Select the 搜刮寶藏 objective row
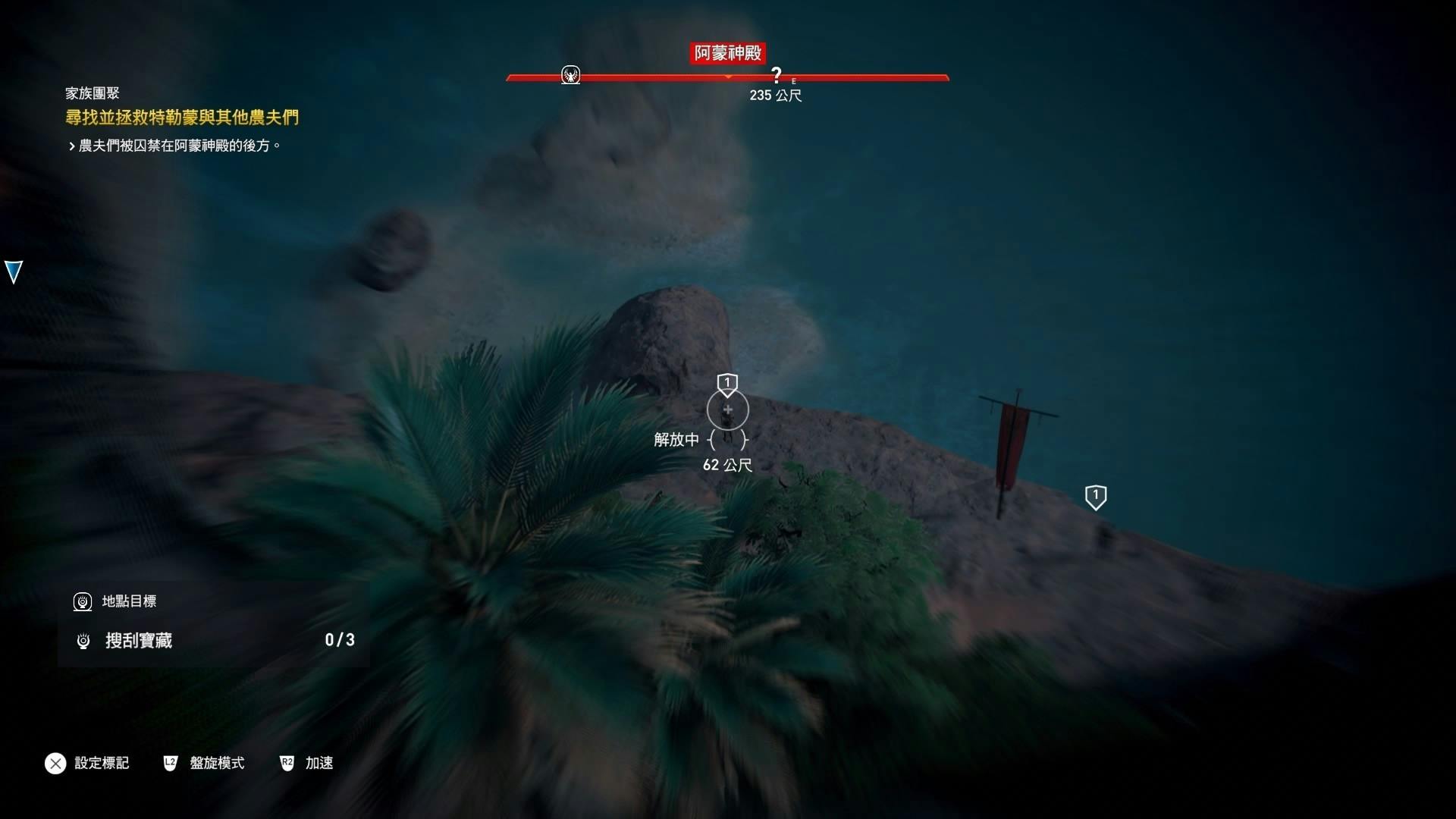Viewport: 1456px width, 819px height. pos(214,641)
